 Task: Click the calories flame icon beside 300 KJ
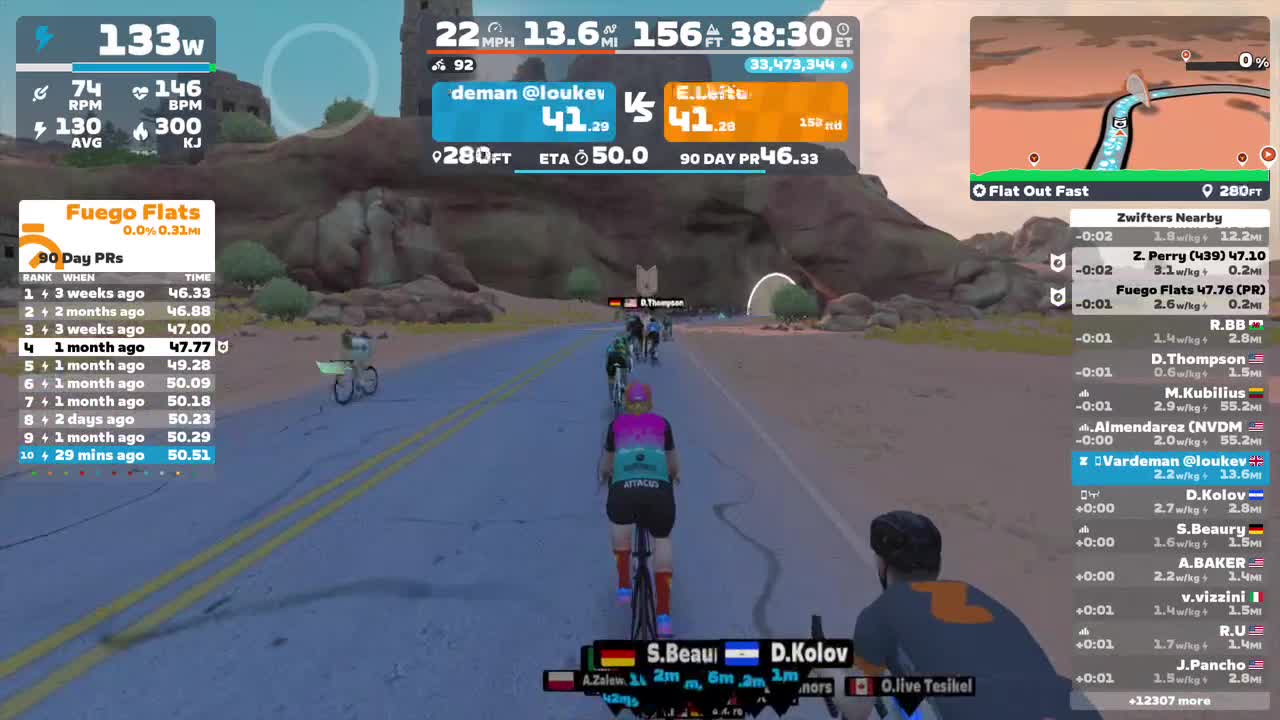[142, 131]
